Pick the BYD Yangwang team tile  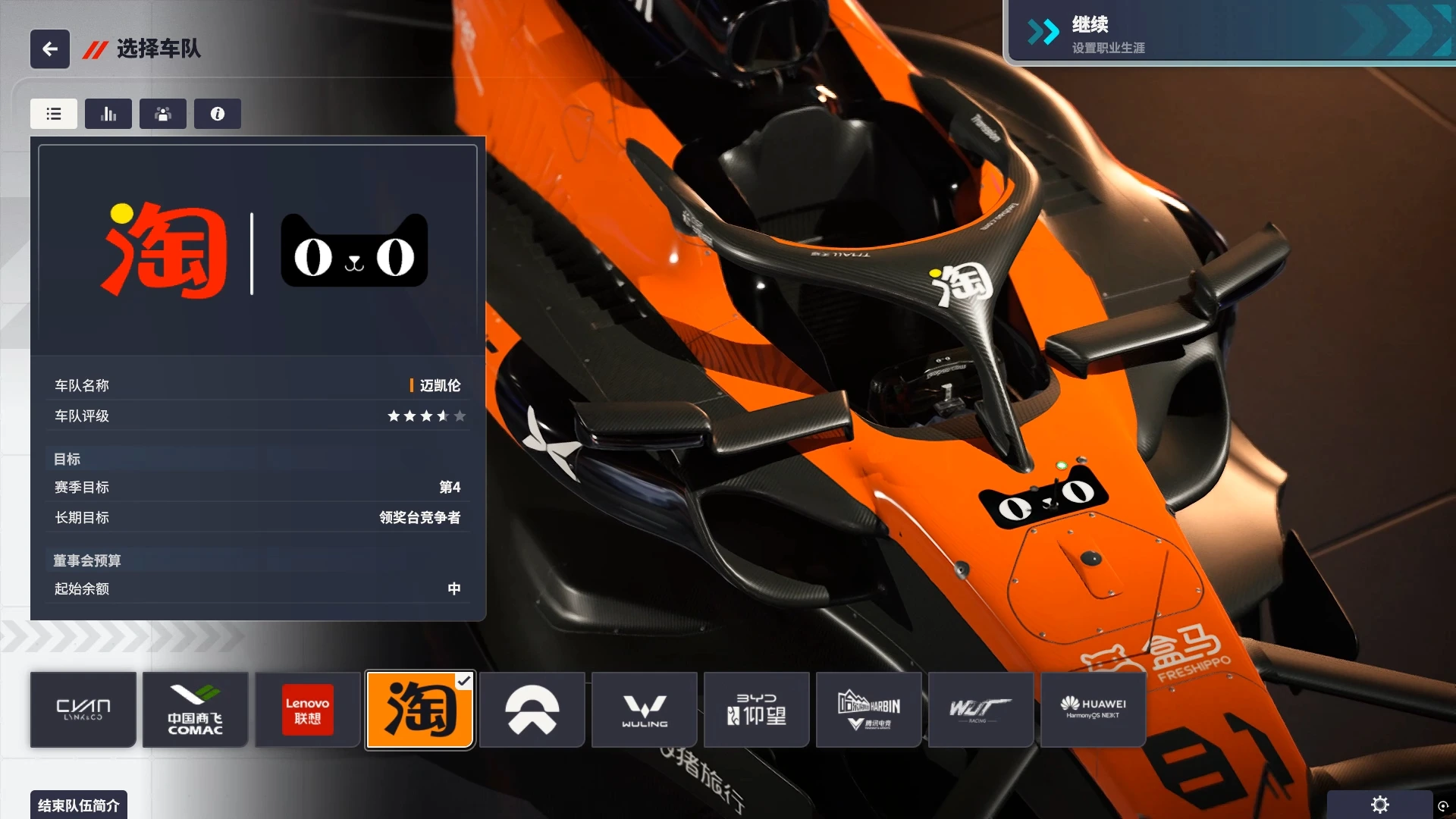click(757, 710)
